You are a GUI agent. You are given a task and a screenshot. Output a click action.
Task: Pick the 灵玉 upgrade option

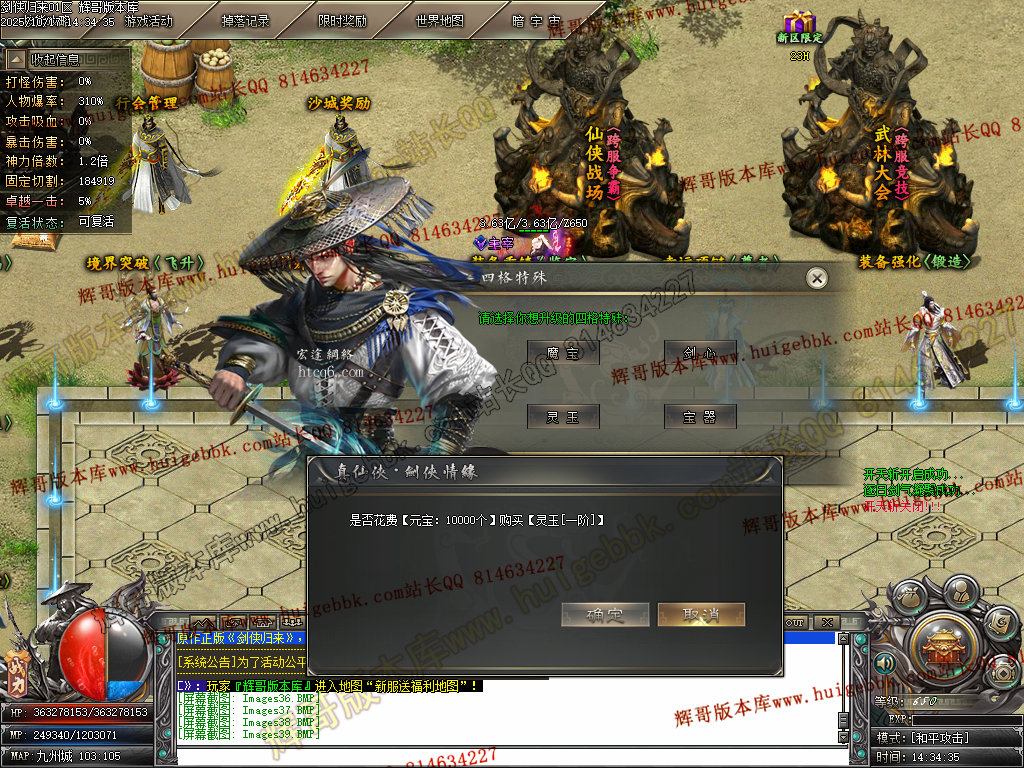click(x=563, y=417)
